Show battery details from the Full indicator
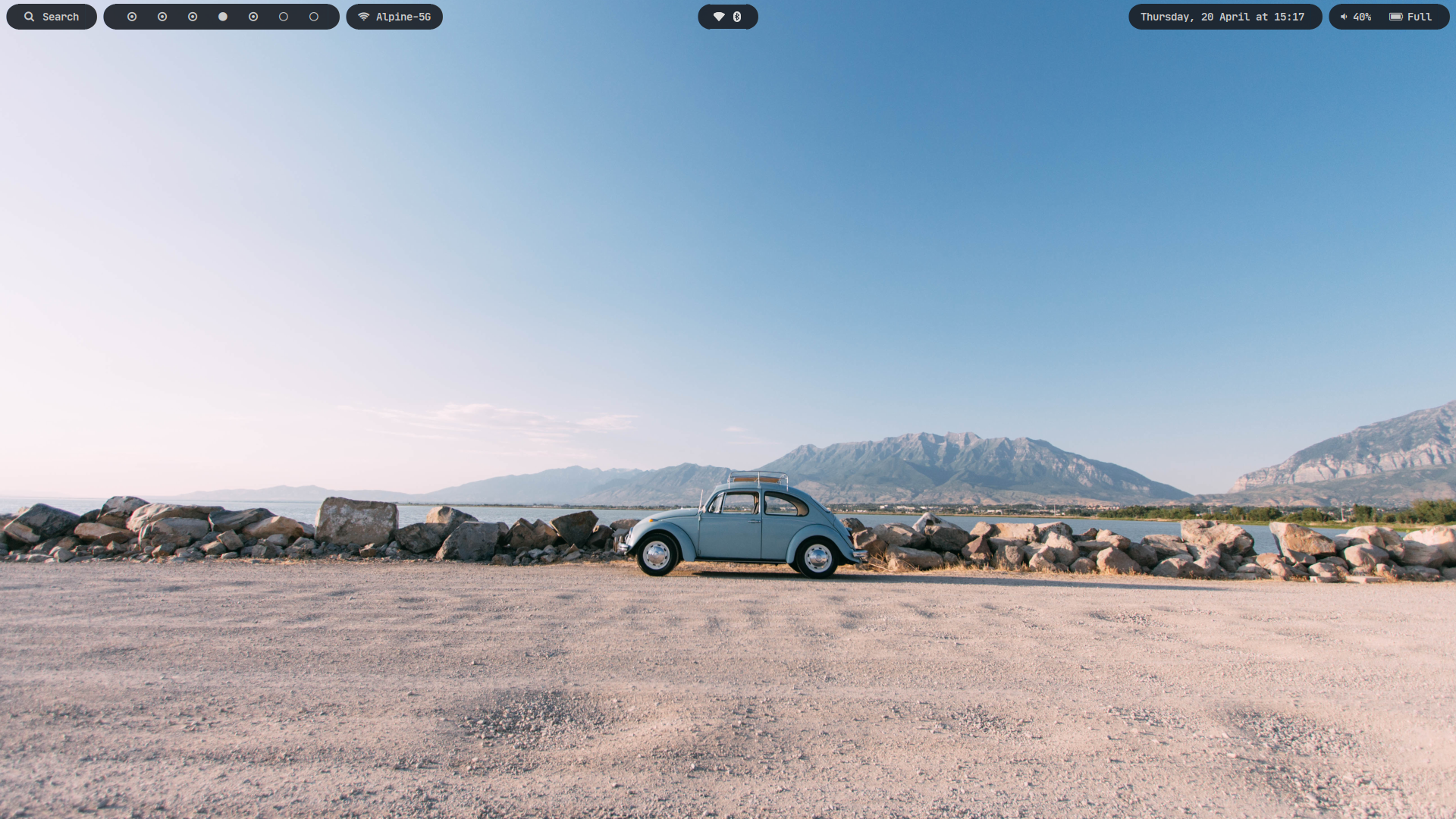1456x819 pixels. 1410,17
